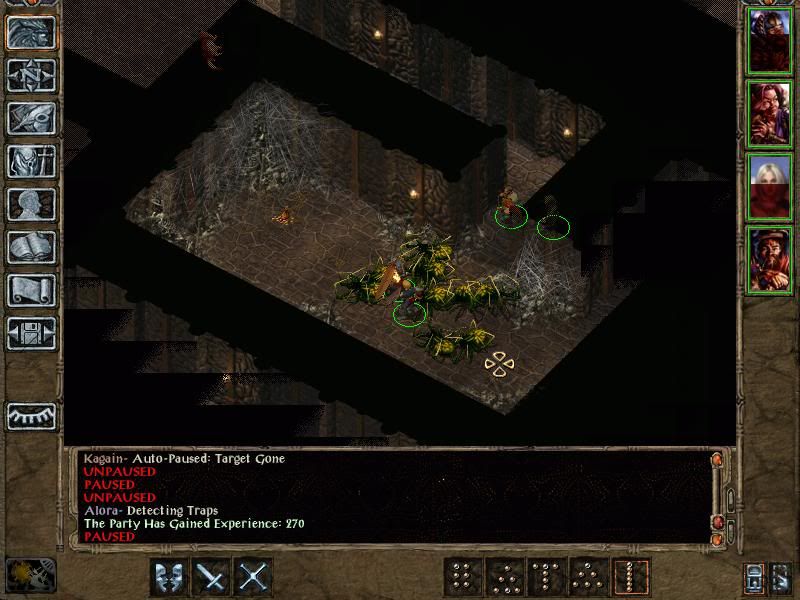Select the bearded dwarf's portrait
The width and height of the screenshot is (800, 600).
coord(770,260)
